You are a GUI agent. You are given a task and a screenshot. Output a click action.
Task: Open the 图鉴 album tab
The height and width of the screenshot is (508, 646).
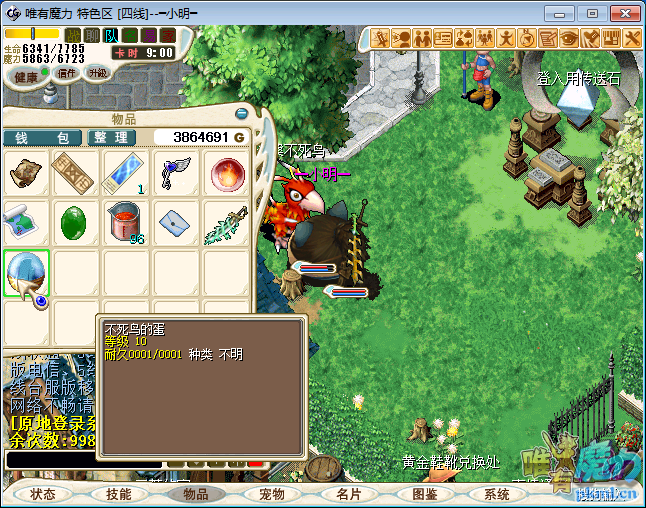tap(424, 494)
